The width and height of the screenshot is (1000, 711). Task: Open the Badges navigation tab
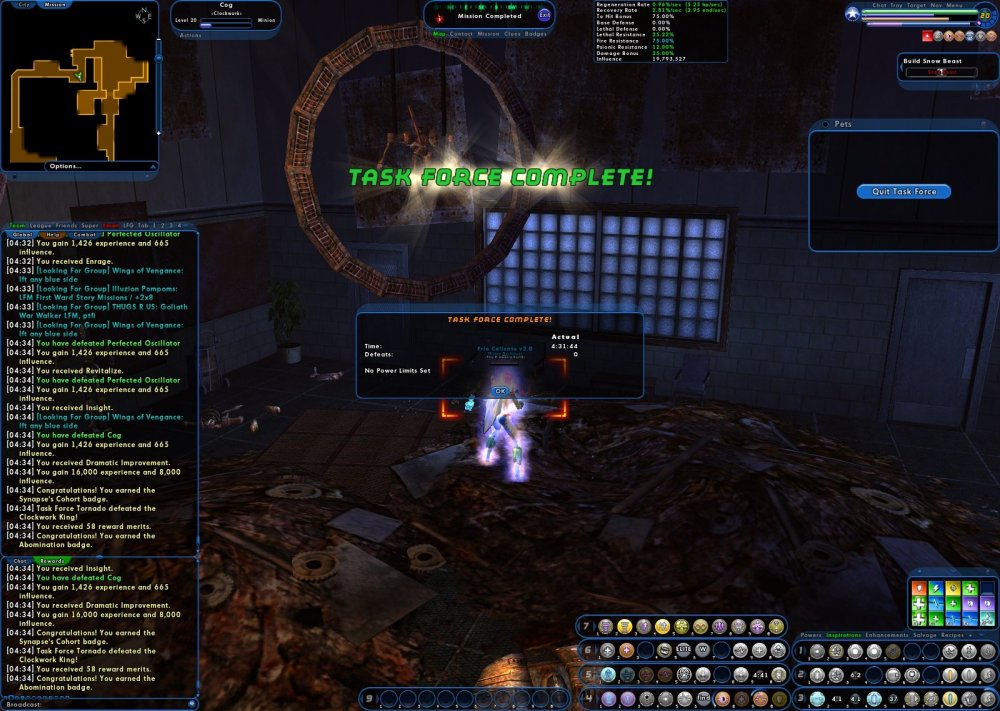click(x=536, y=33)
